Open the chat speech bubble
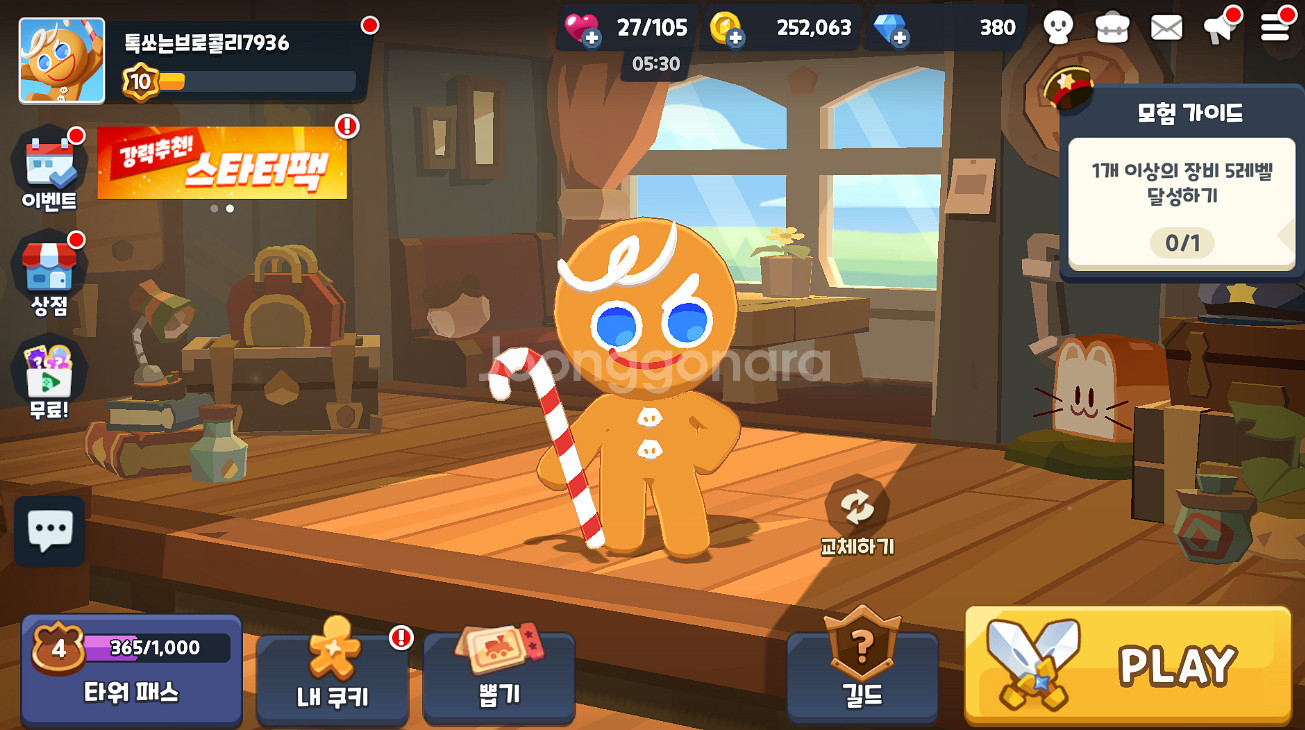 point(50,531)
